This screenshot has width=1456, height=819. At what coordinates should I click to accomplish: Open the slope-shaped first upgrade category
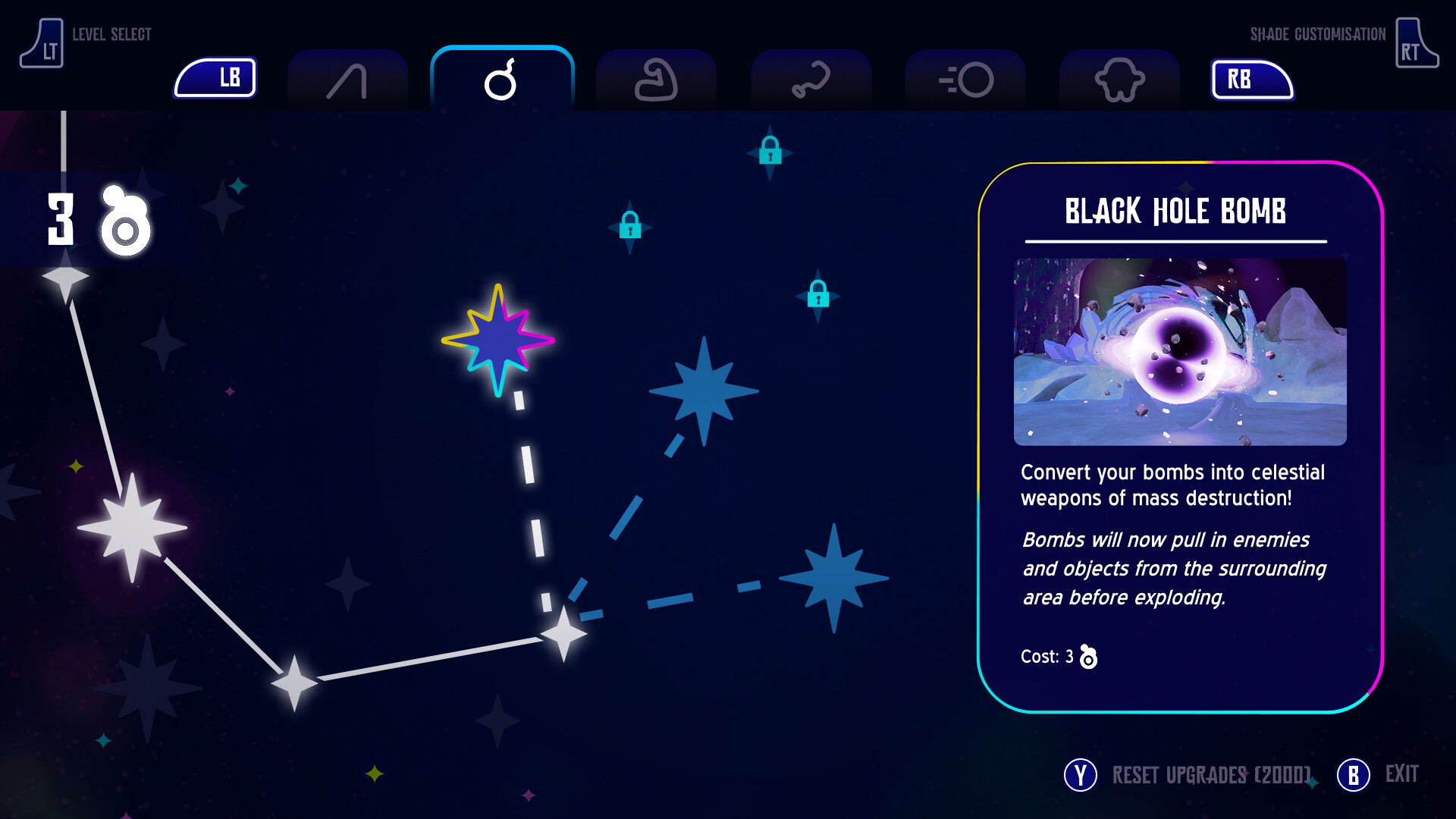click(347, 79)
